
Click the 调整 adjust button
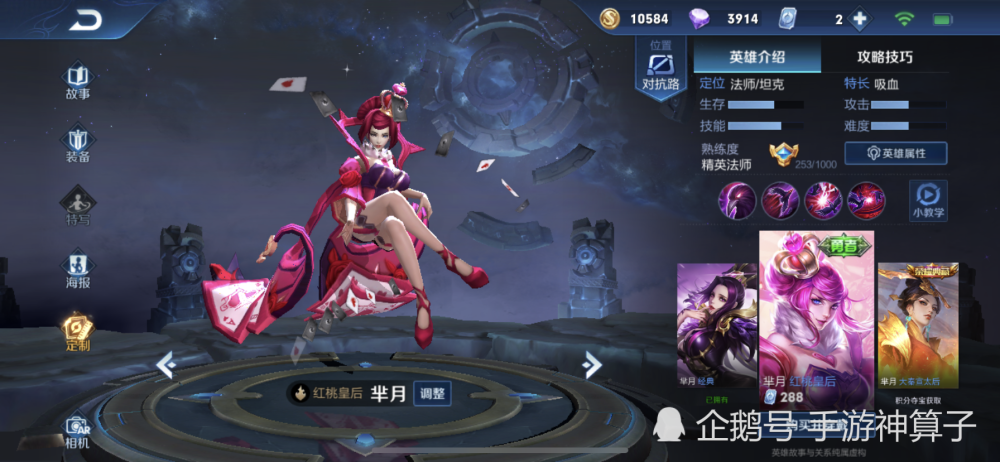point(431,393)
